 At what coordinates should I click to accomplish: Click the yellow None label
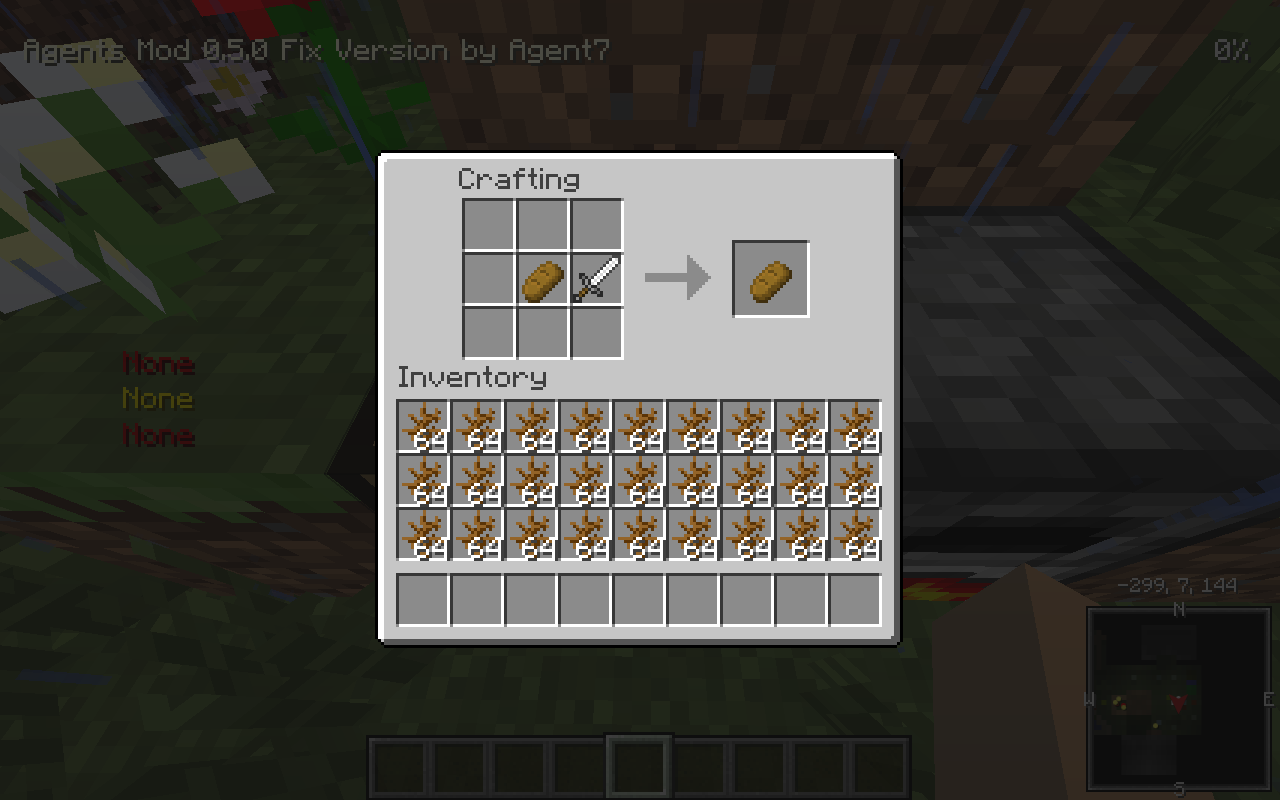tap(158, 399)
